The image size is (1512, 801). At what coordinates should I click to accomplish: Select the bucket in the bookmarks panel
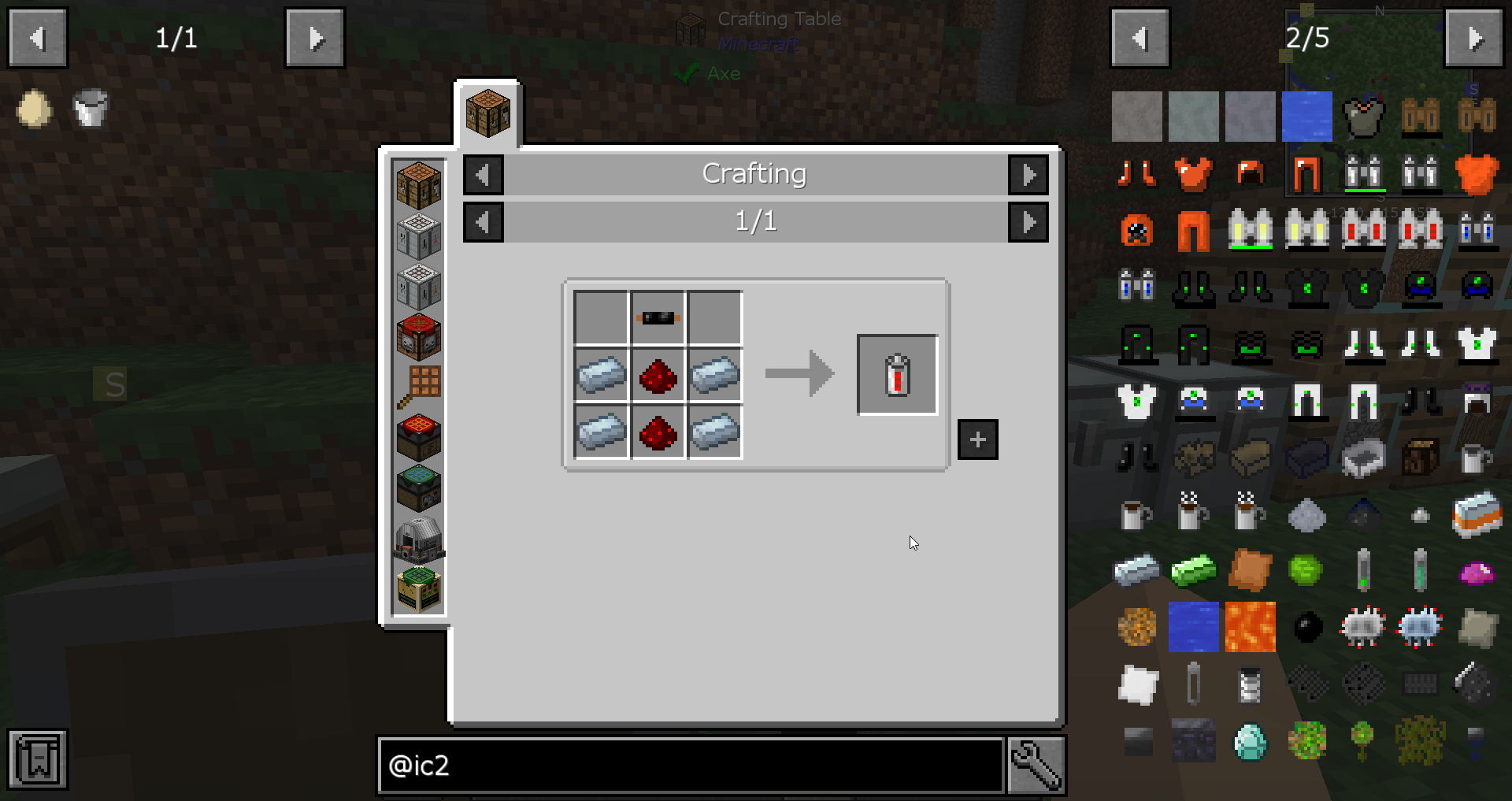point(91,109)
